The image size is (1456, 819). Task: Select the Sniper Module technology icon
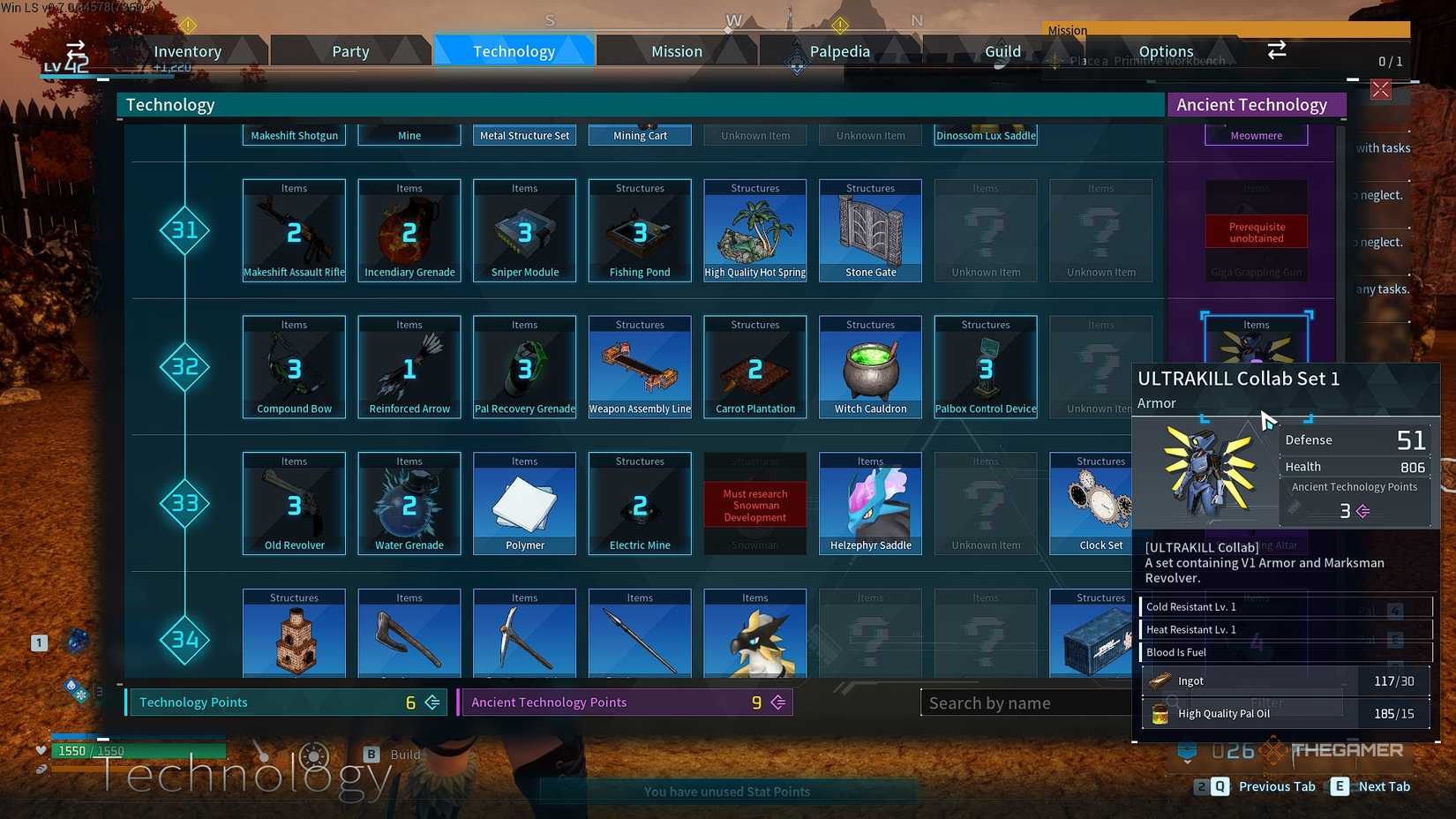tap(524, 229)
